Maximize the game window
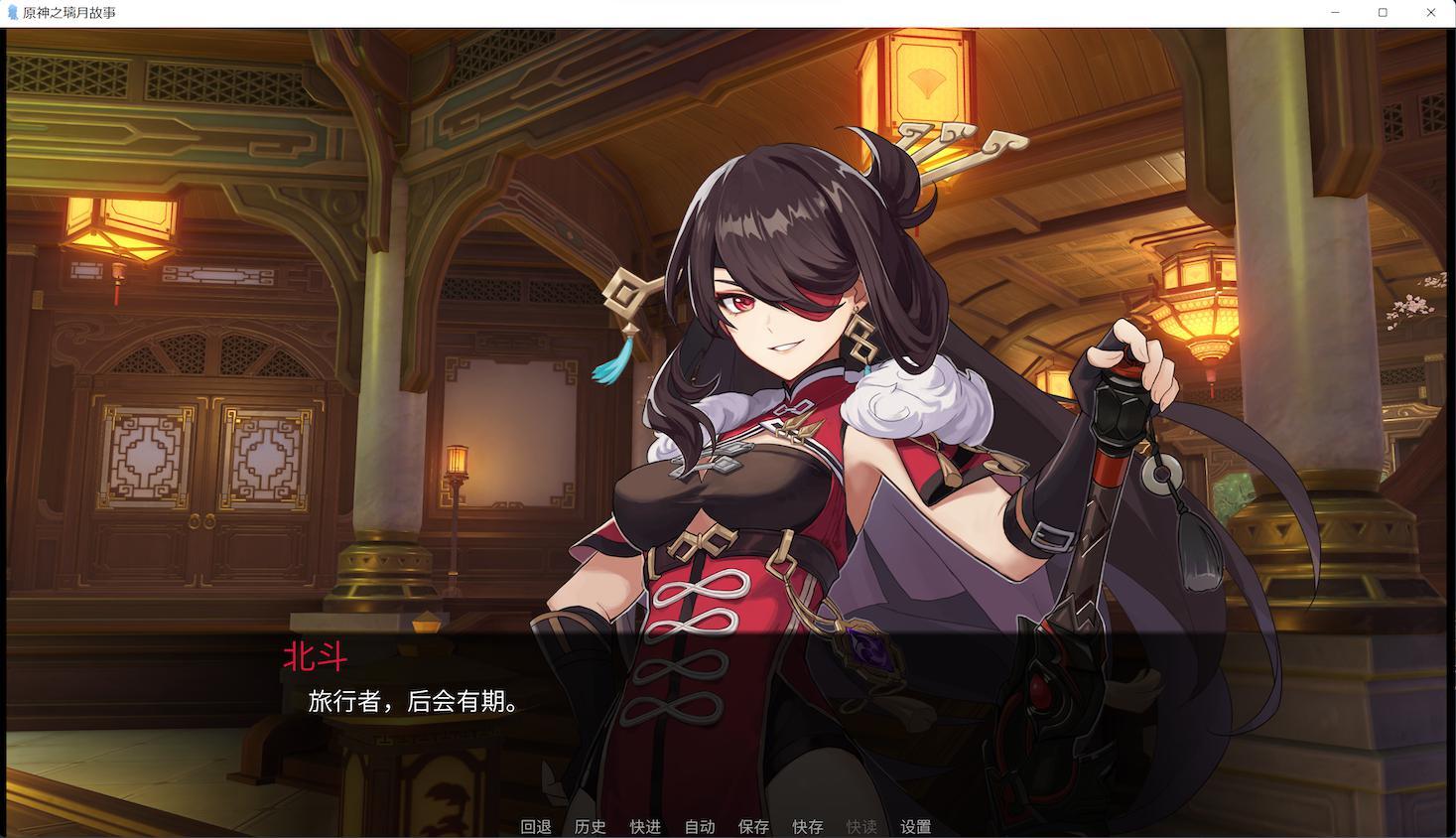Image resolution: width=1456 pixels, height=838 pixels. tap(1382, 13)
